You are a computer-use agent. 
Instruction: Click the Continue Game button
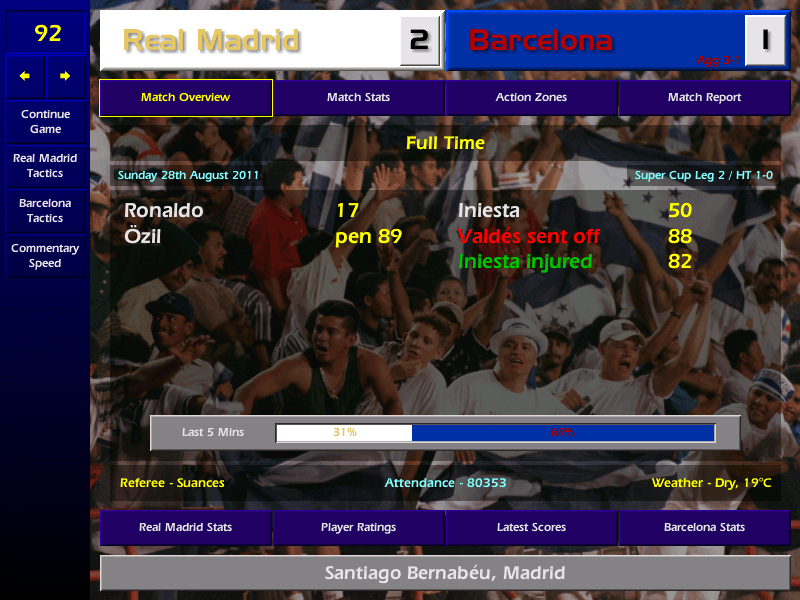pyautogui.click(x=45, y=121)
